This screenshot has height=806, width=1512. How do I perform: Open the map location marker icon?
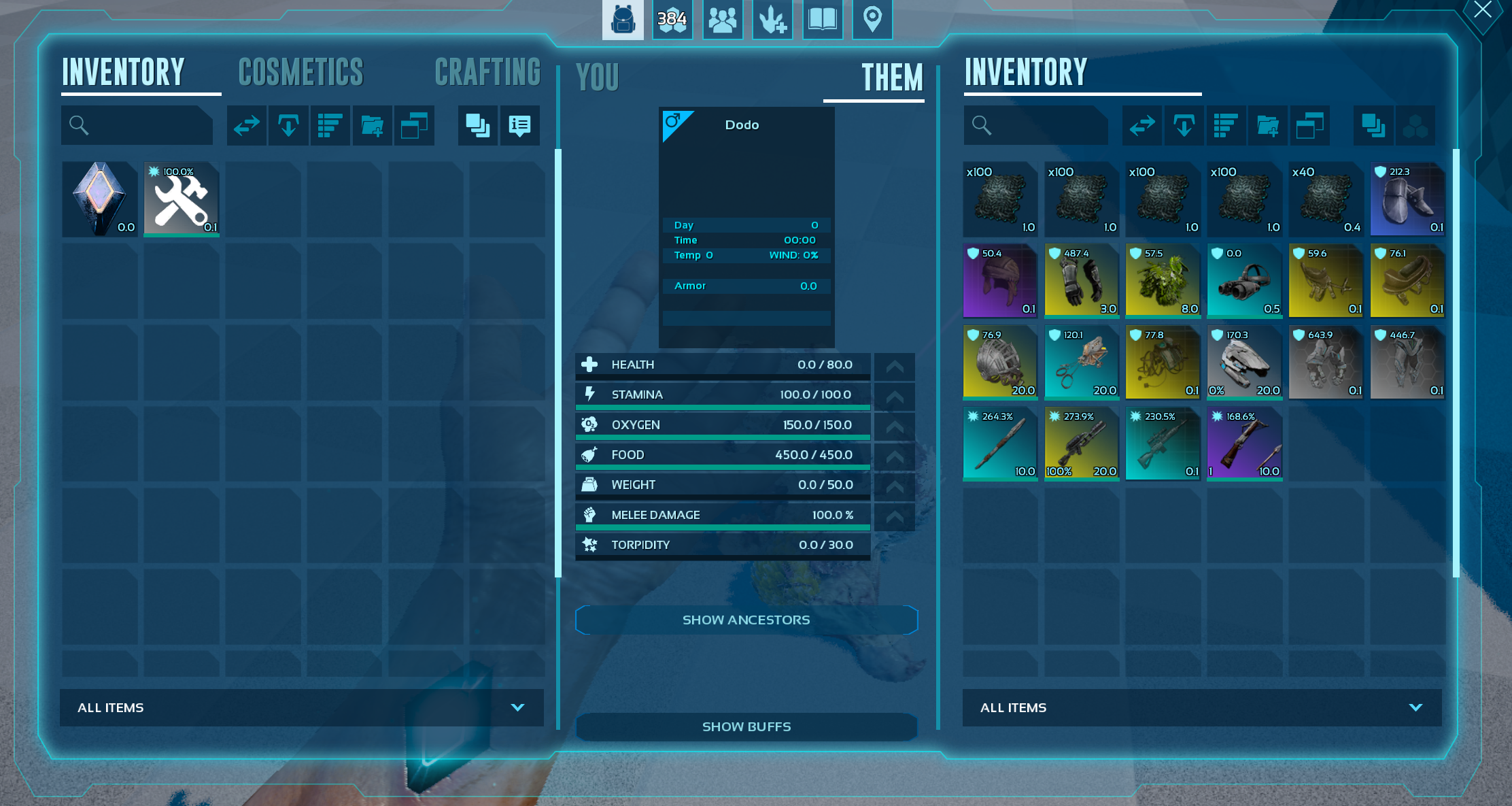(872, 20)
